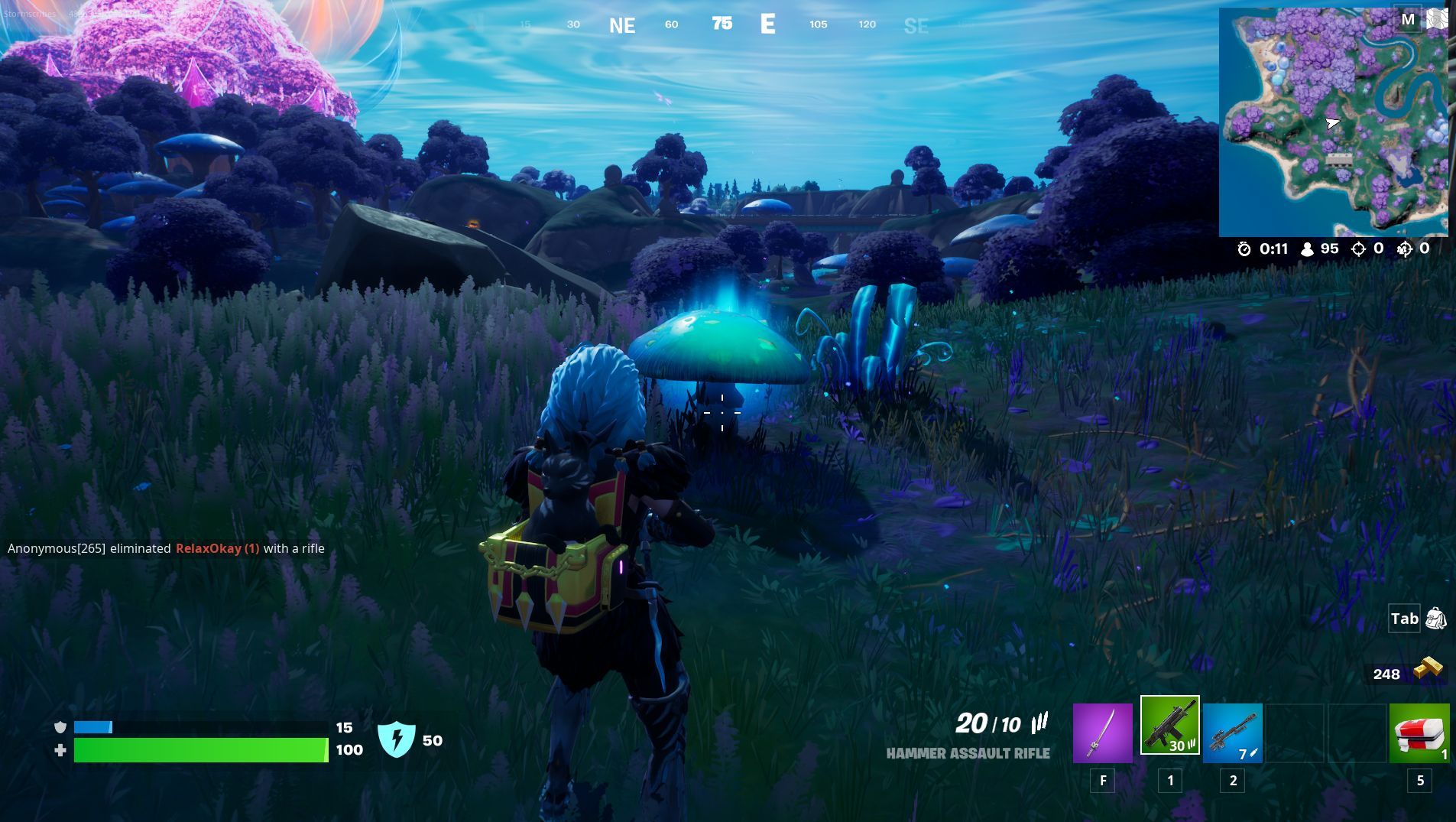Click the stopwatch storm timer icon

pos(1244,249)
